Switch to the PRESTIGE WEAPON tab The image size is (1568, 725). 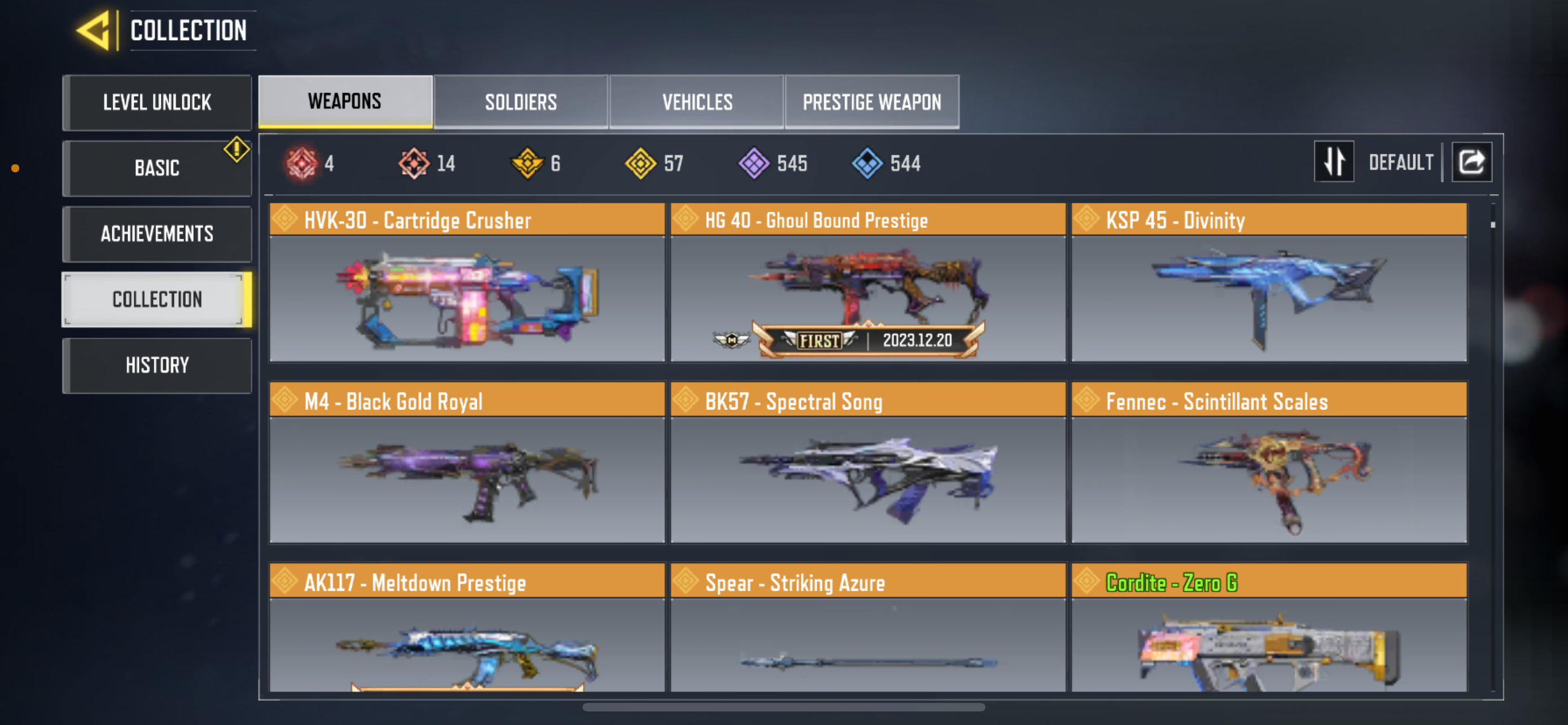[871, 102]
